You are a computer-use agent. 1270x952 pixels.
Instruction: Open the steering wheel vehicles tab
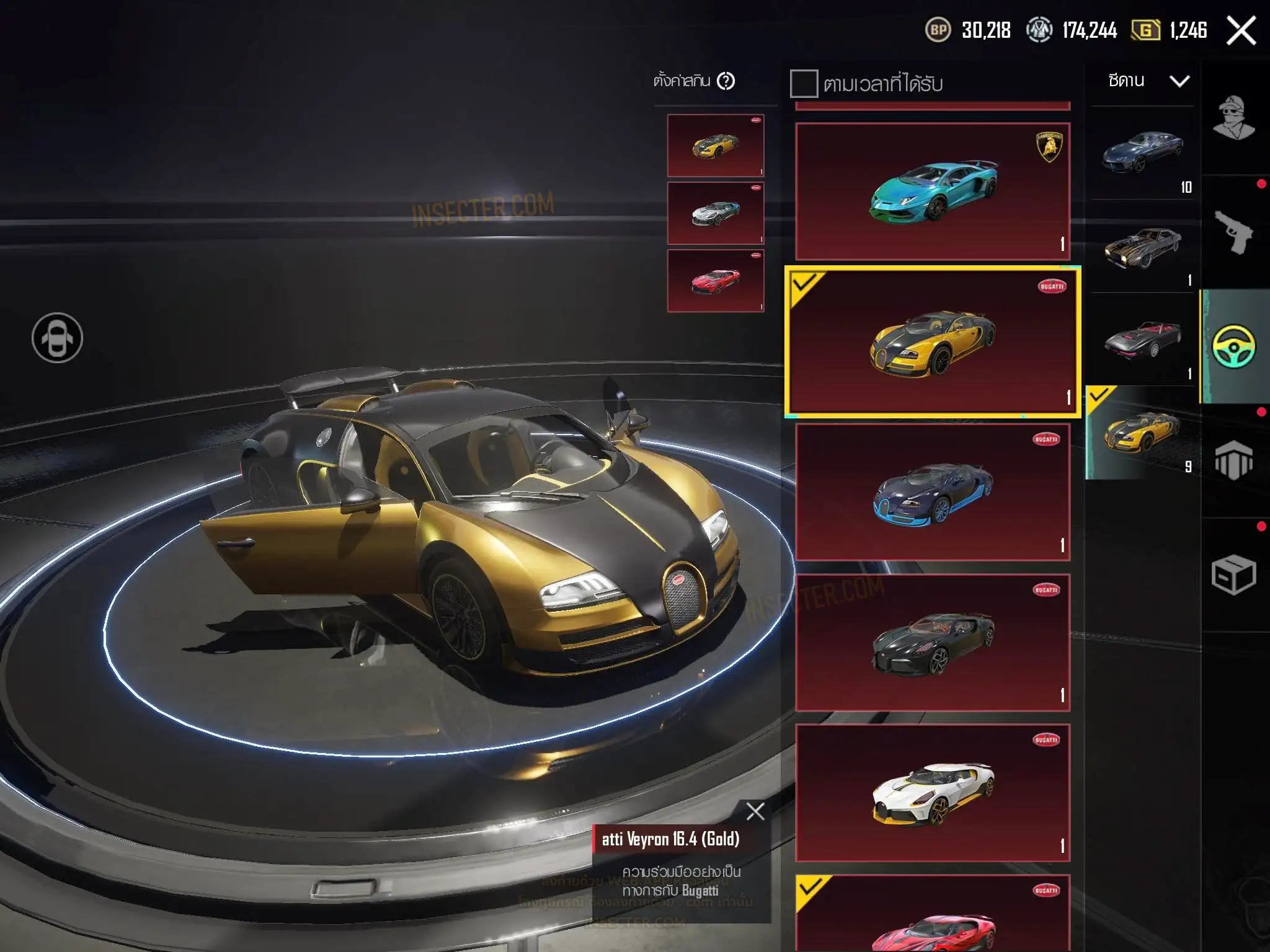[x=1234, y=346]
